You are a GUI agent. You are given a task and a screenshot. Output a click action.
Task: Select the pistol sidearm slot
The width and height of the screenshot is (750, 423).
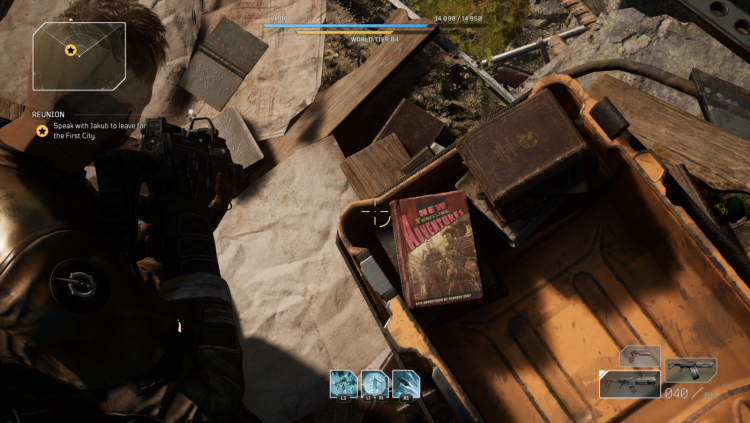point(640,356)
